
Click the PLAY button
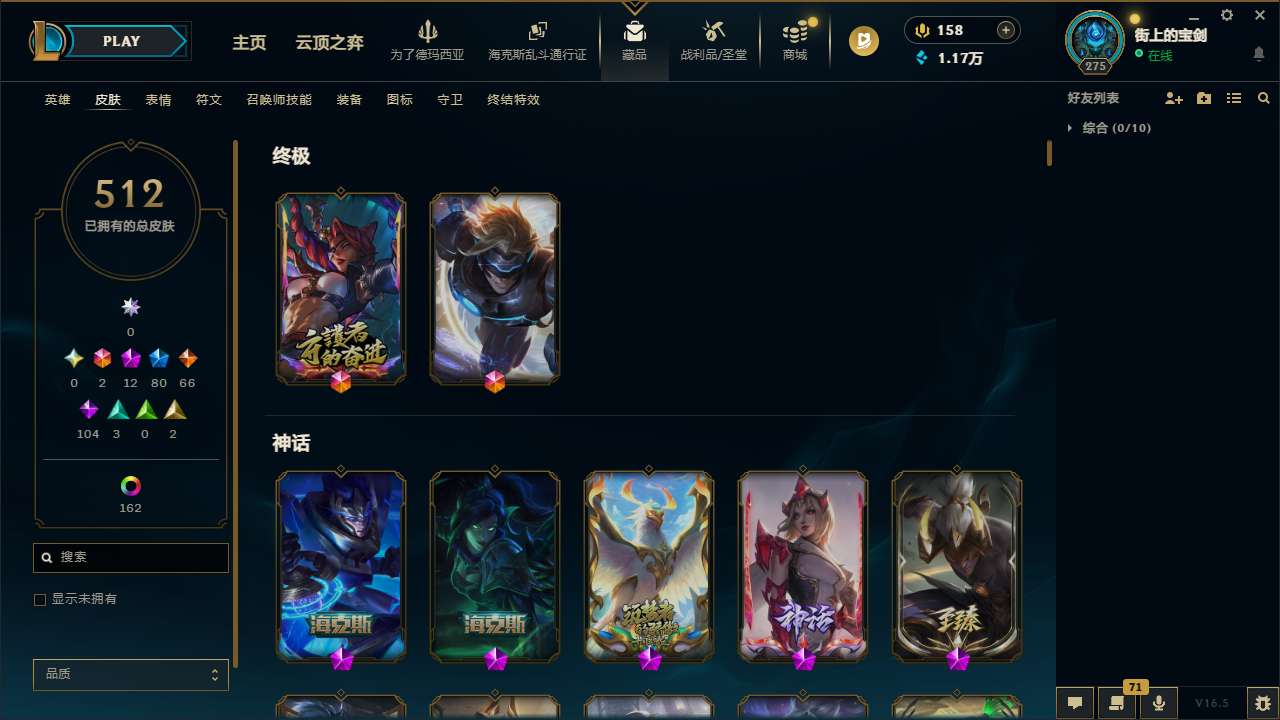121,41
